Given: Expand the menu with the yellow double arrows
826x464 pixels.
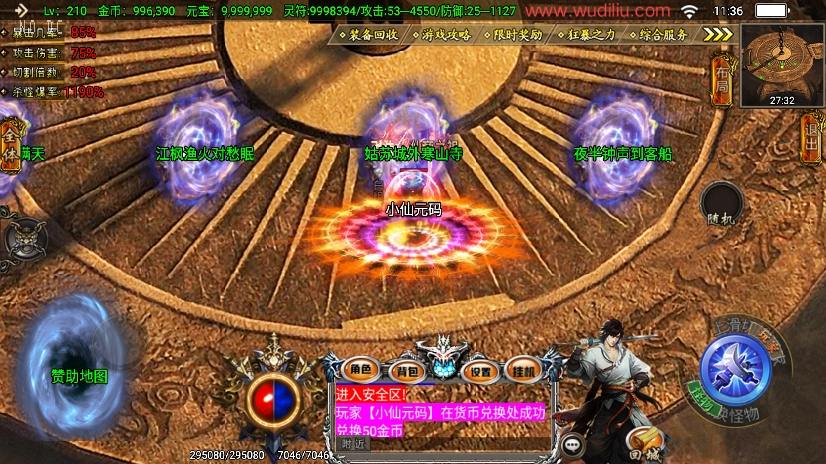Looking at the screenshot, I should [718, 34].
